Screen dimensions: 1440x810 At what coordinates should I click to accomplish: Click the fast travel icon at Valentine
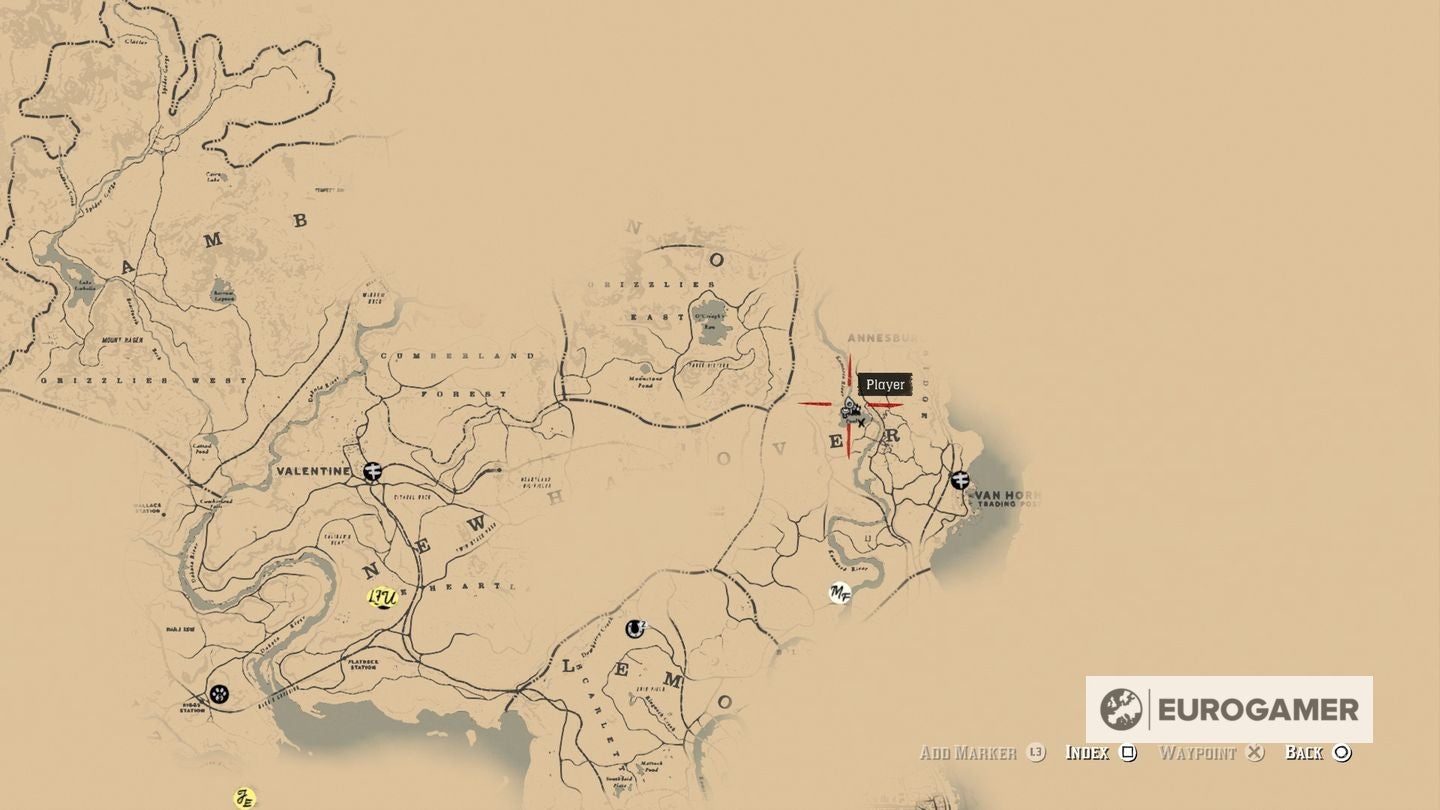[372, 471]
